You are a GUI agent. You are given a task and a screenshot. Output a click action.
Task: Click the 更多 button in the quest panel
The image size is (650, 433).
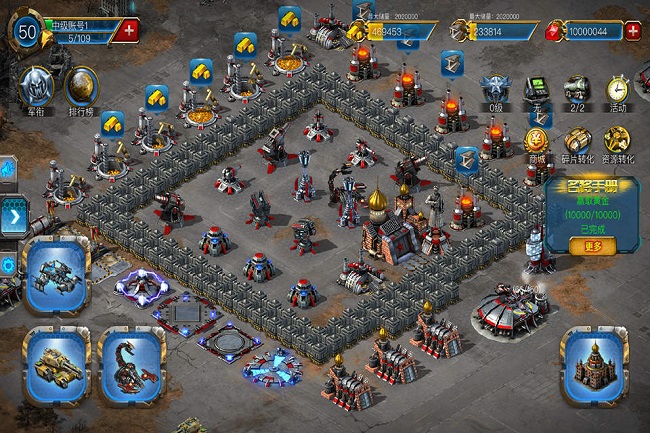pos(592,245)
